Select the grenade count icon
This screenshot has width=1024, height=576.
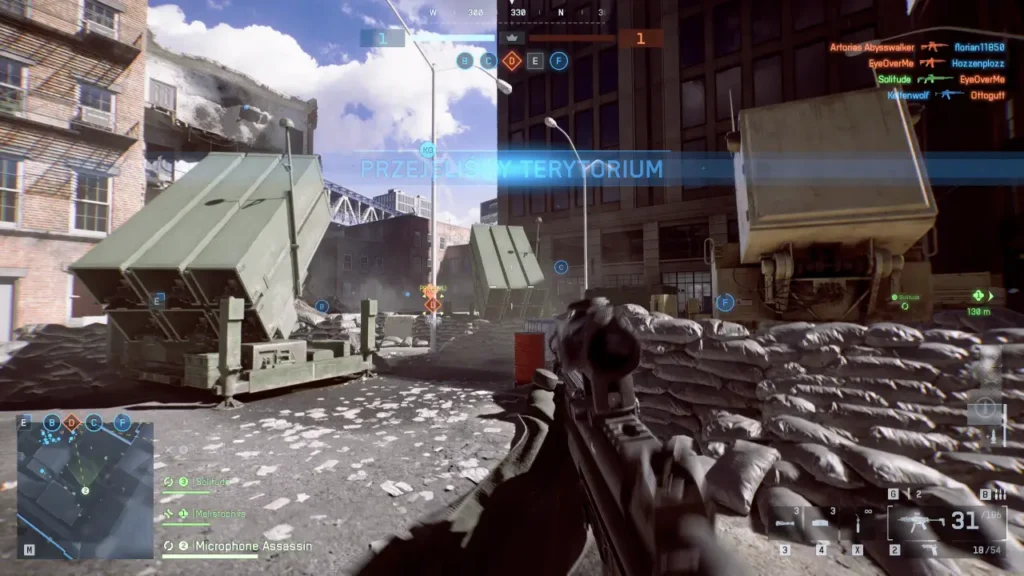click(907, 494)
